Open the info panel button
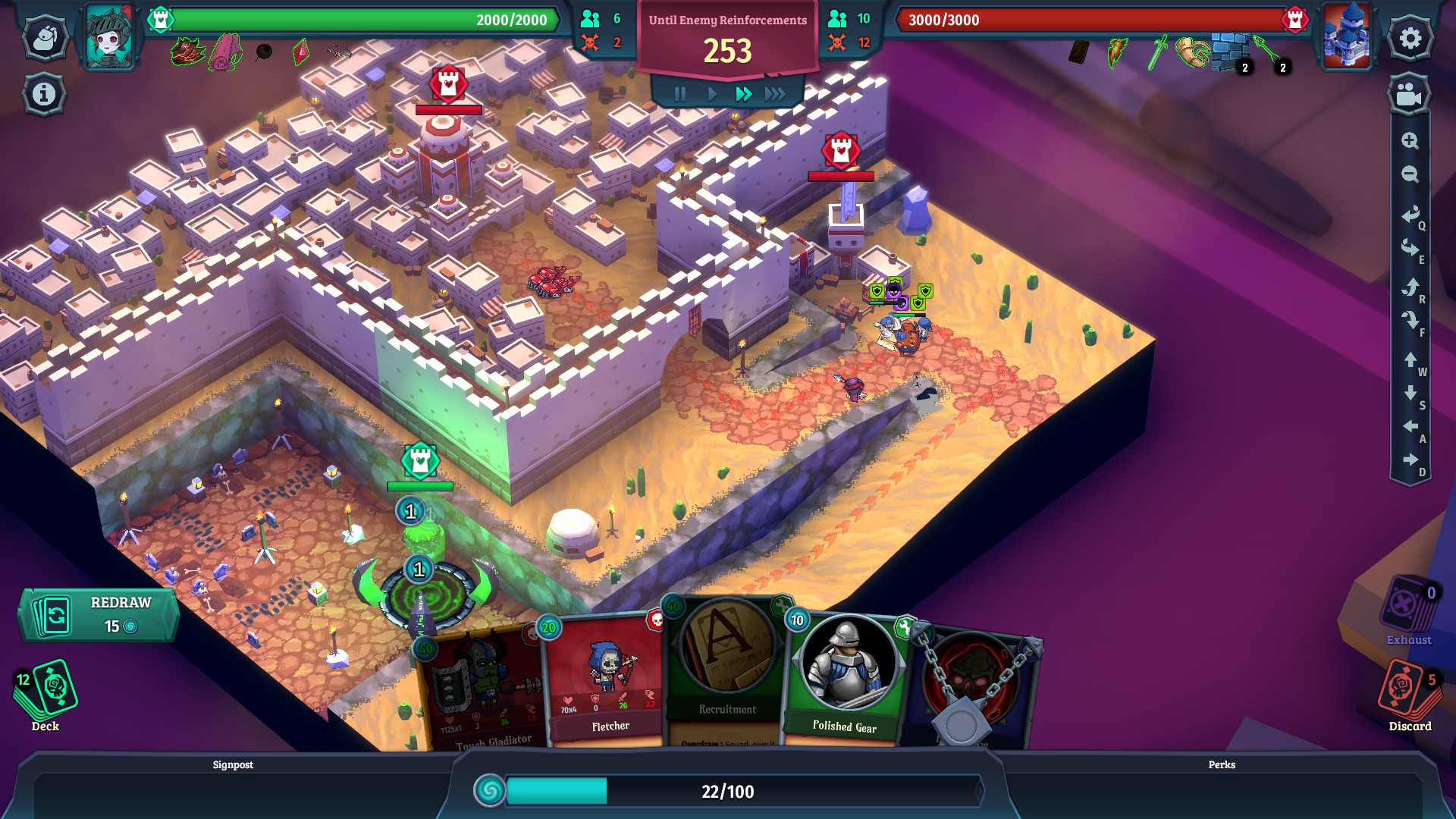 [x=44, y=94]
